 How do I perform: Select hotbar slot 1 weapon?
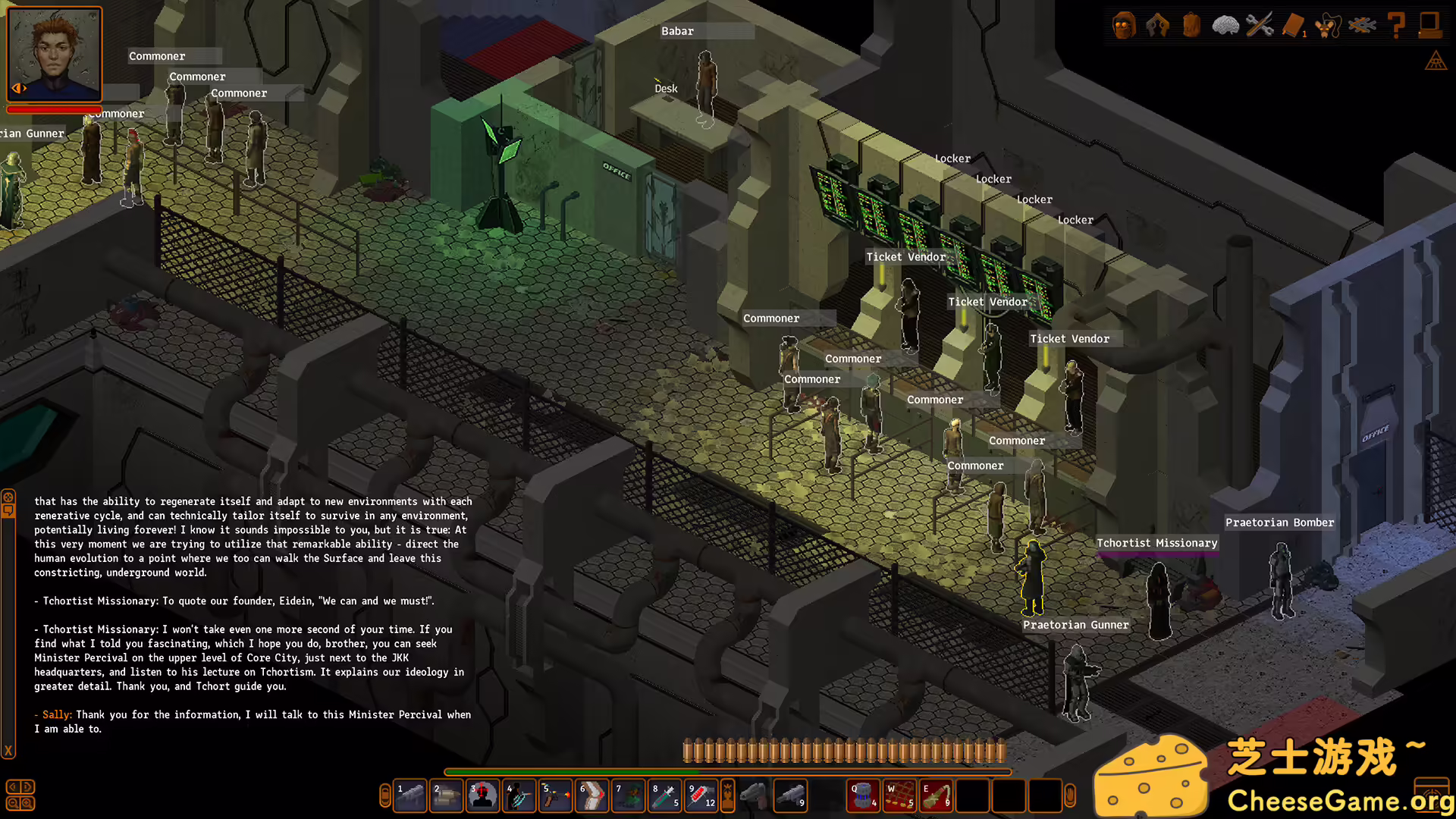pos(410,795)
